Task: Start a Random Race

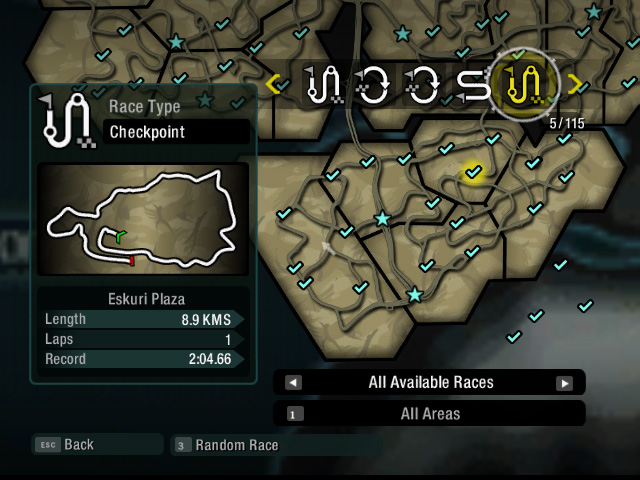Action: tap(236, 444)
